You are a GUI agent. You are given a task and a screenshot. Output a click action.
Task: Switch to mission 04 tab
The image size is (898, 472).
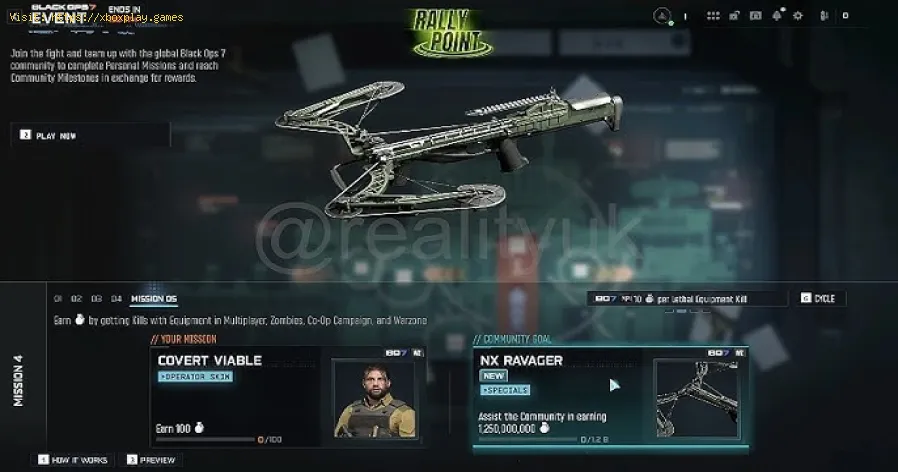[116, 298]
